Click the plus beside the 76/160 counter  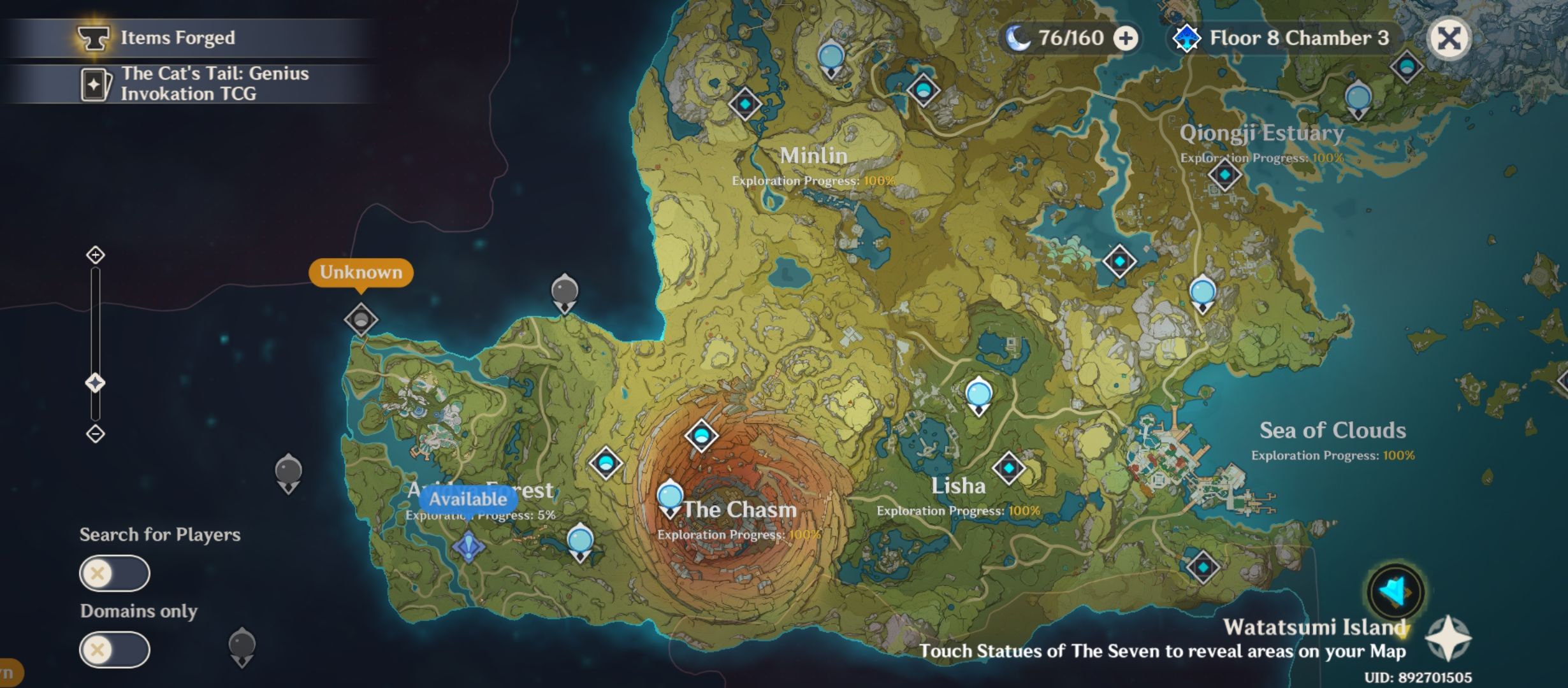[x=1126, y=38]
